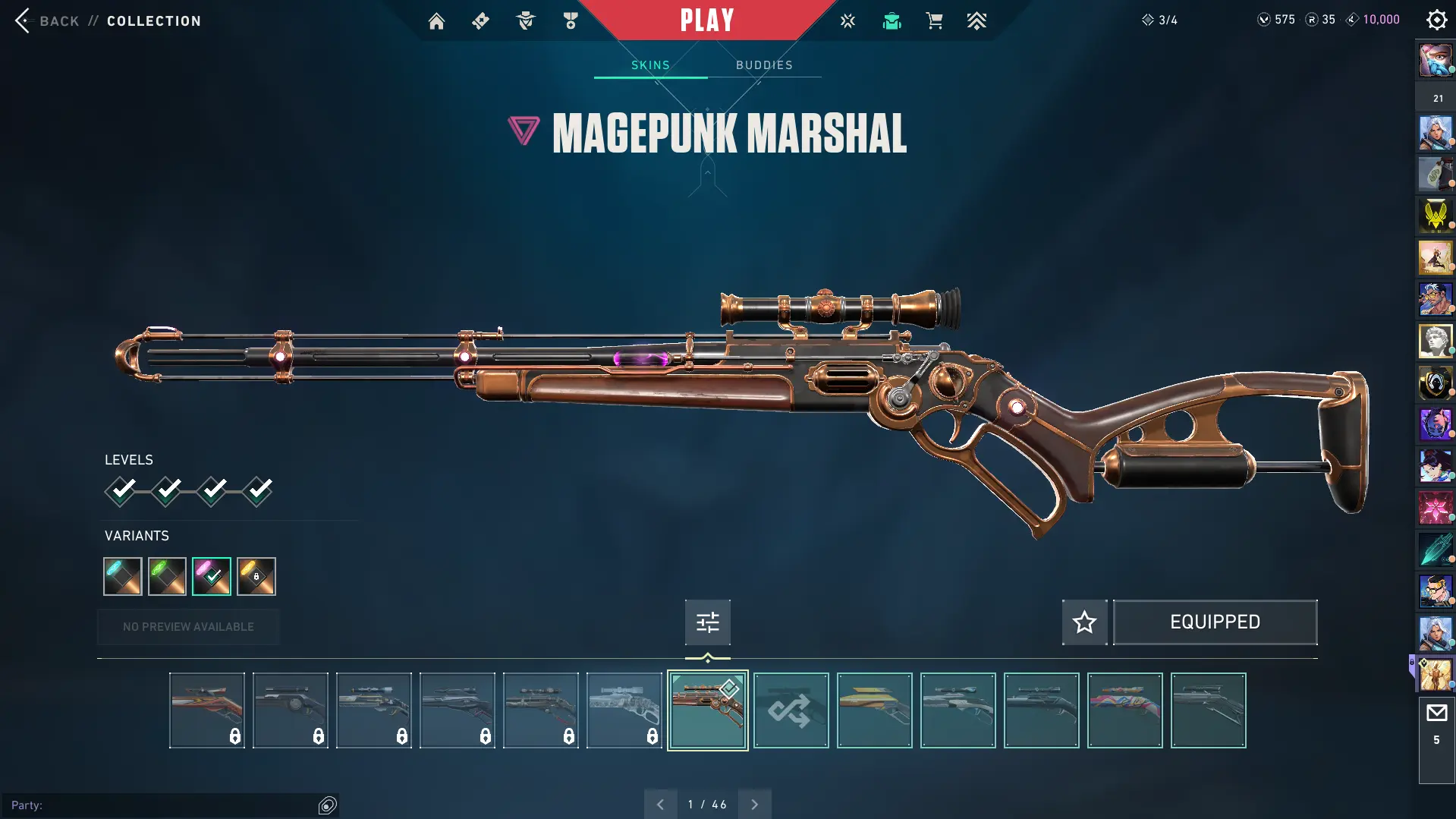Select the Skins tab
This screenshot has width=1456, height=819.
click(x=650, y=65)
